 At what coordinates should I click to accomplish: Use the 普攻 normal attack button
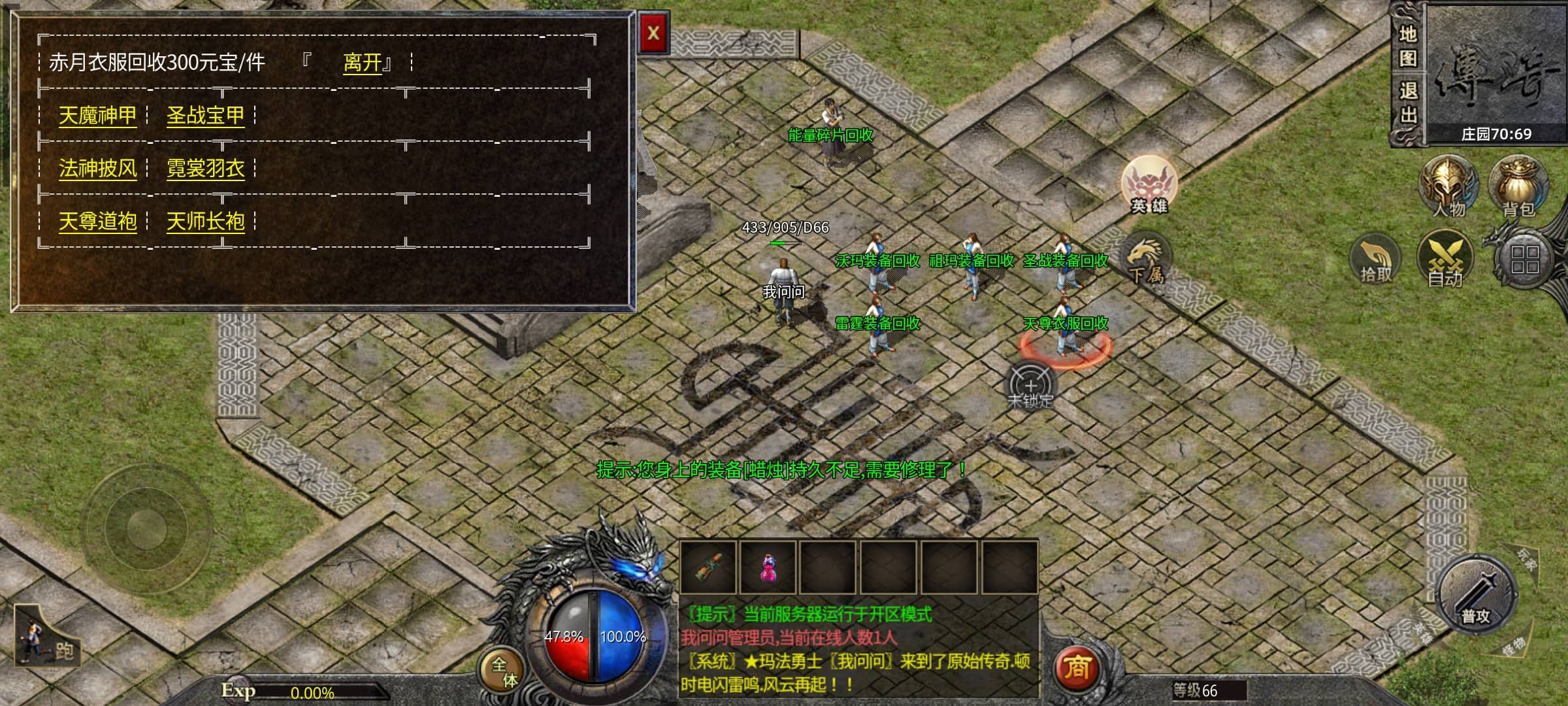point(1476,595)
